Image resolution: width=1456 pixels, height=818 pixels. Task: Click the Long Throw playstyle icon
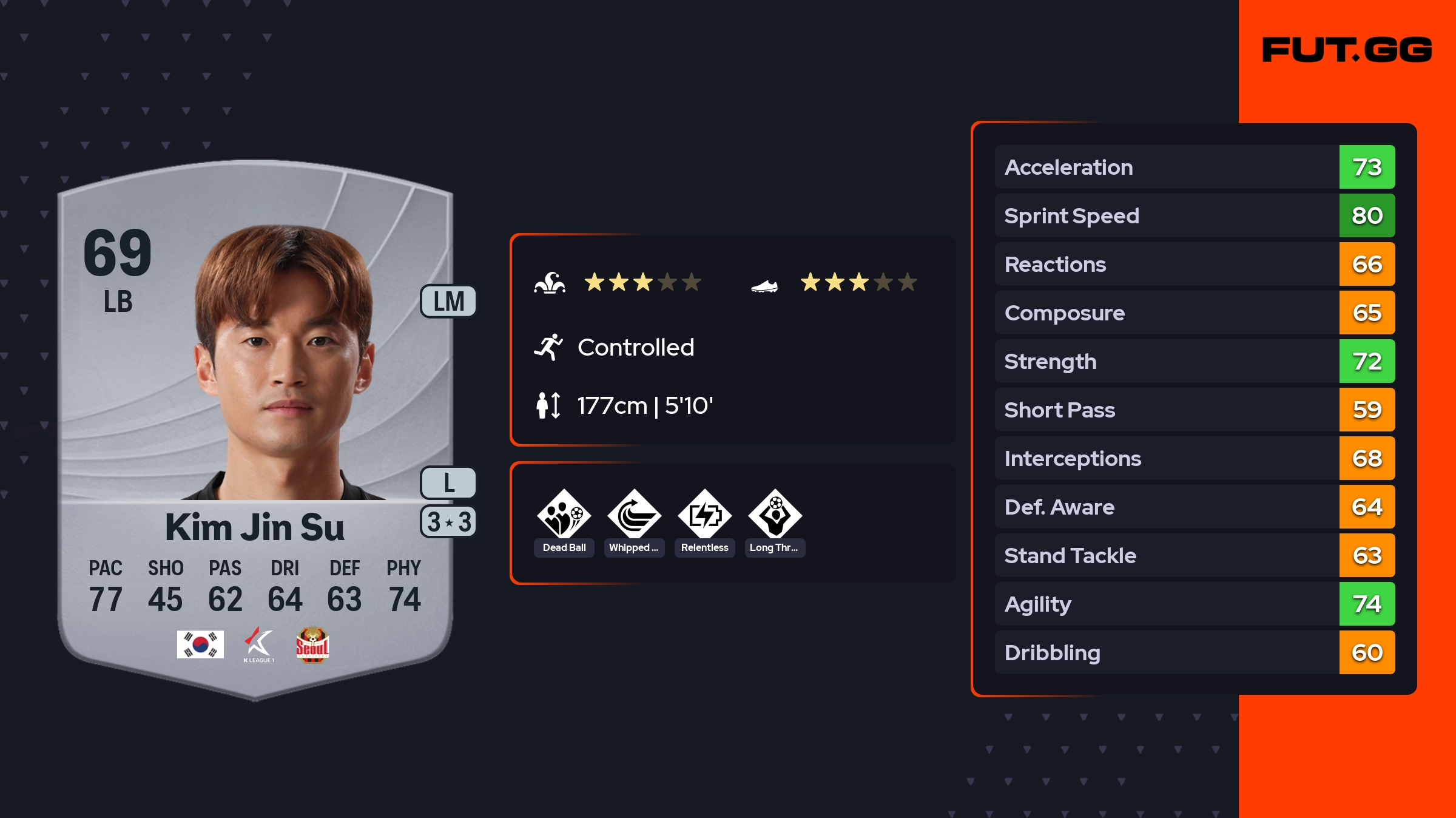(x=775, y=515)
